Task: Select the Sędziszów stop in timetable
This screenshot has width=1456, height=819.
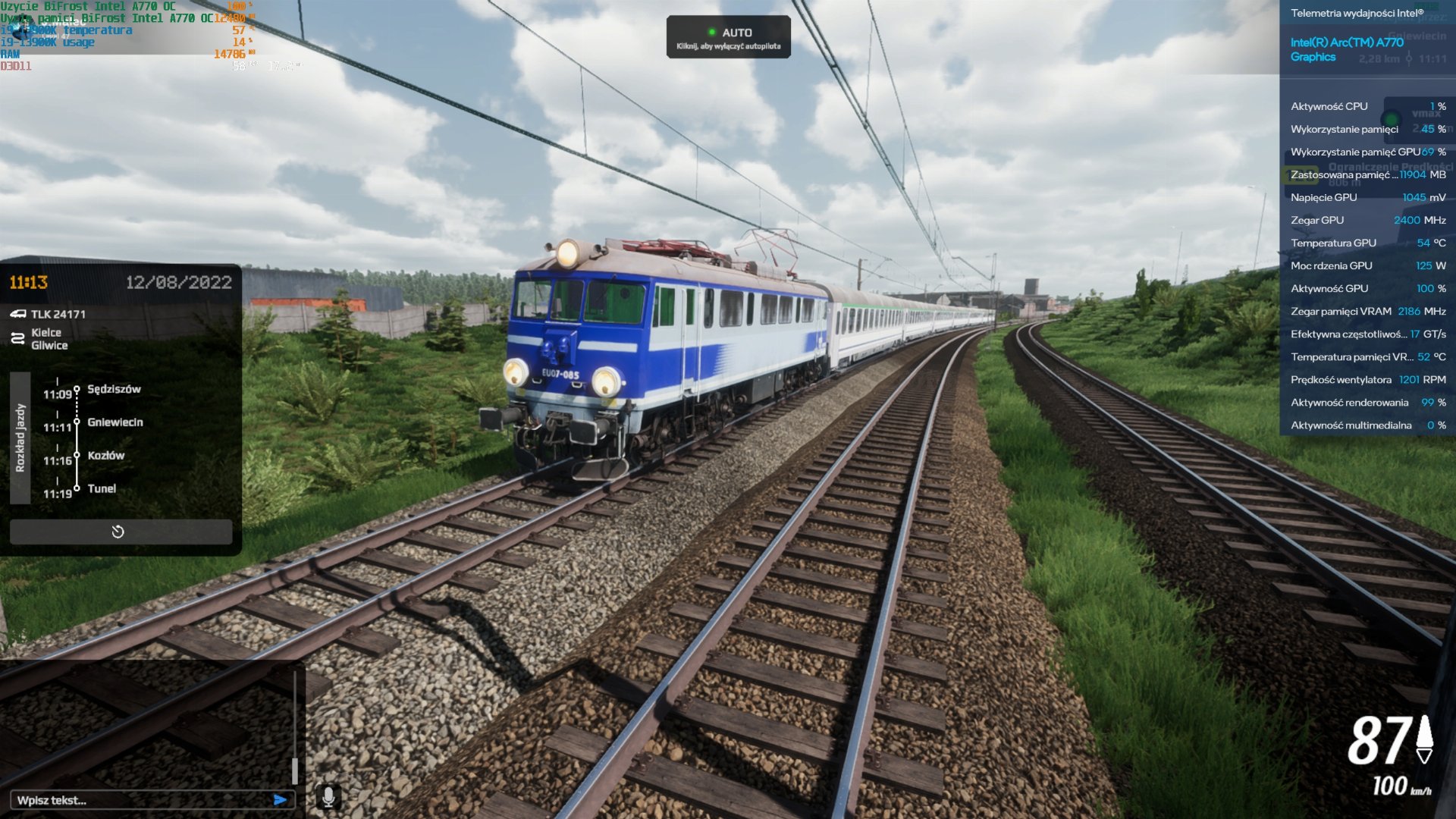Action: [x=114, y=389]
